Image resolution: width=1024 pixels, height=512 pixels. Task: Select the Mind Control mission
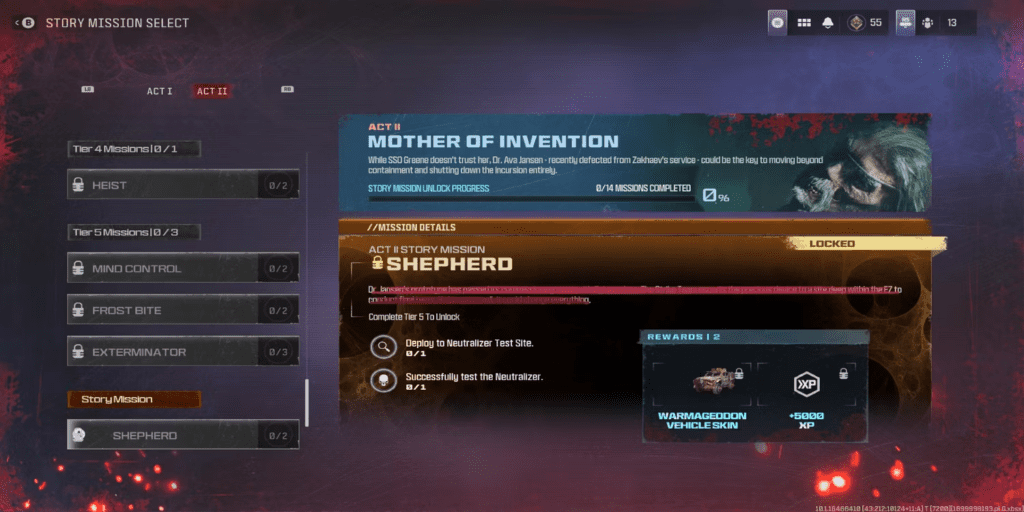click(183, 269)
